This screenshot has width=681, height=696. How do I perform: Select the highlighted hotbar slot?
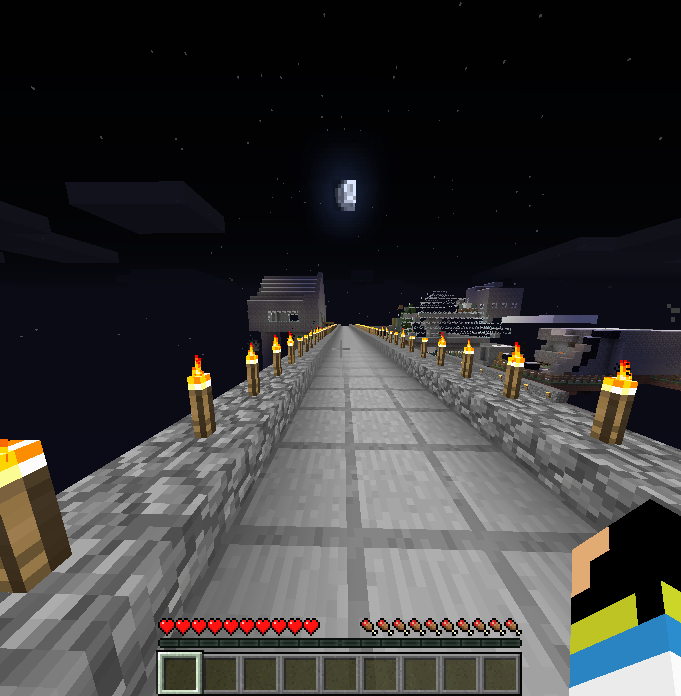point(181,673)
